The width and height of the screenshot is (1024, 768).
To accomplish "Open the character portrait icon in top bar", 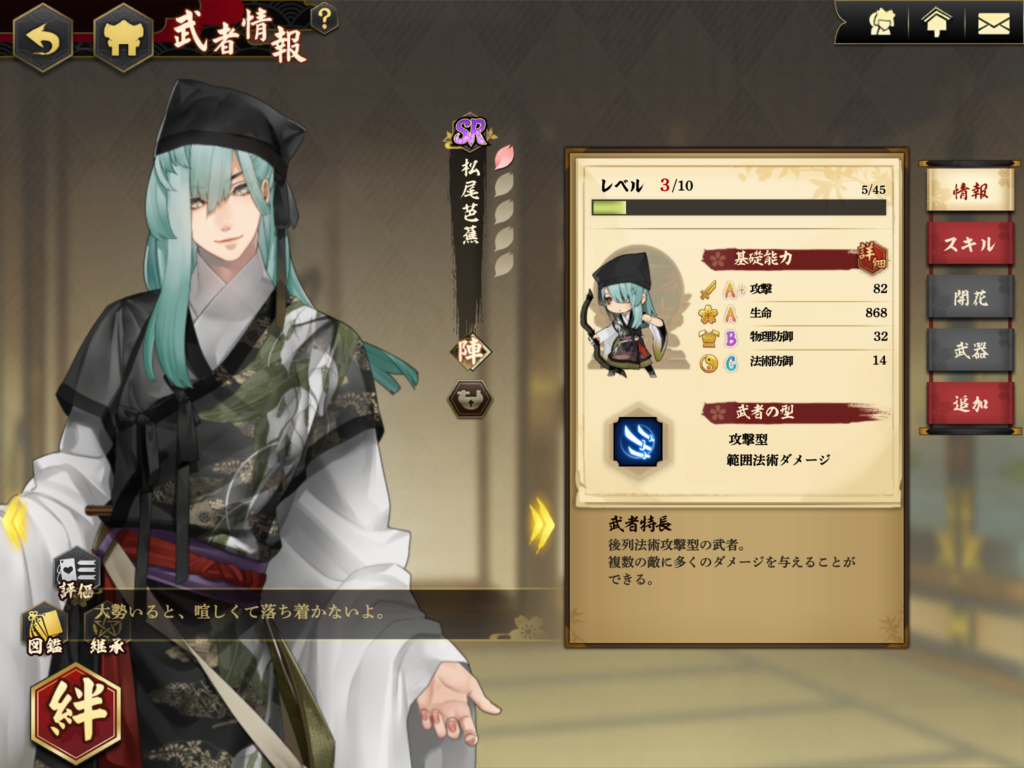I will coord(881,22).
